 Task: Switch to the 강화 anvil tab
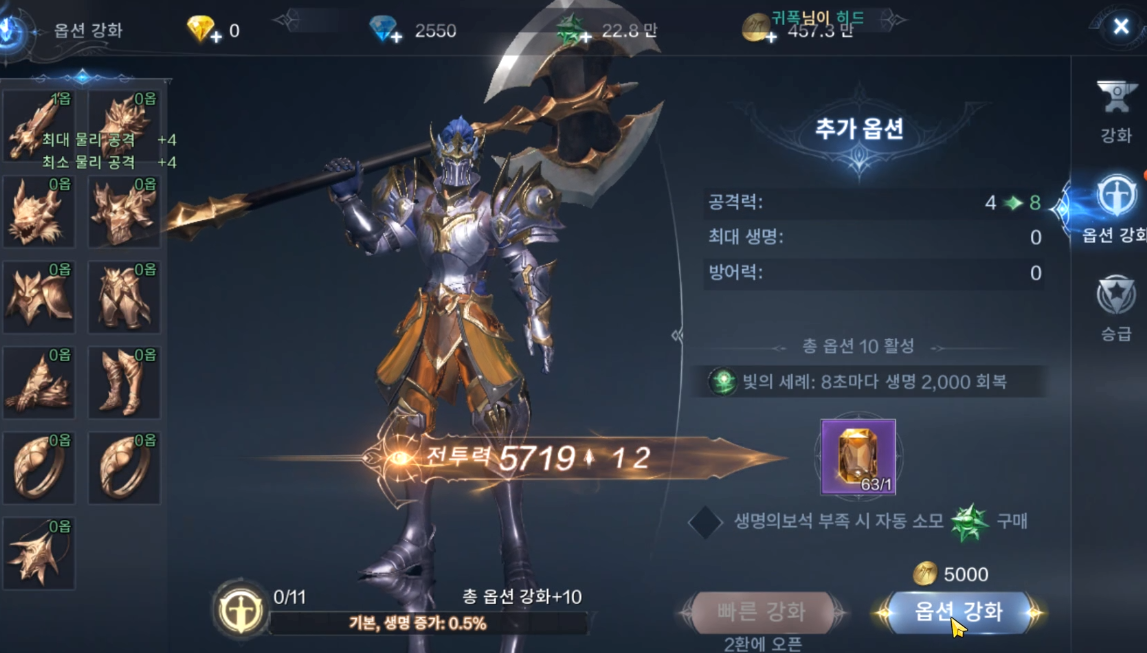1116,108
